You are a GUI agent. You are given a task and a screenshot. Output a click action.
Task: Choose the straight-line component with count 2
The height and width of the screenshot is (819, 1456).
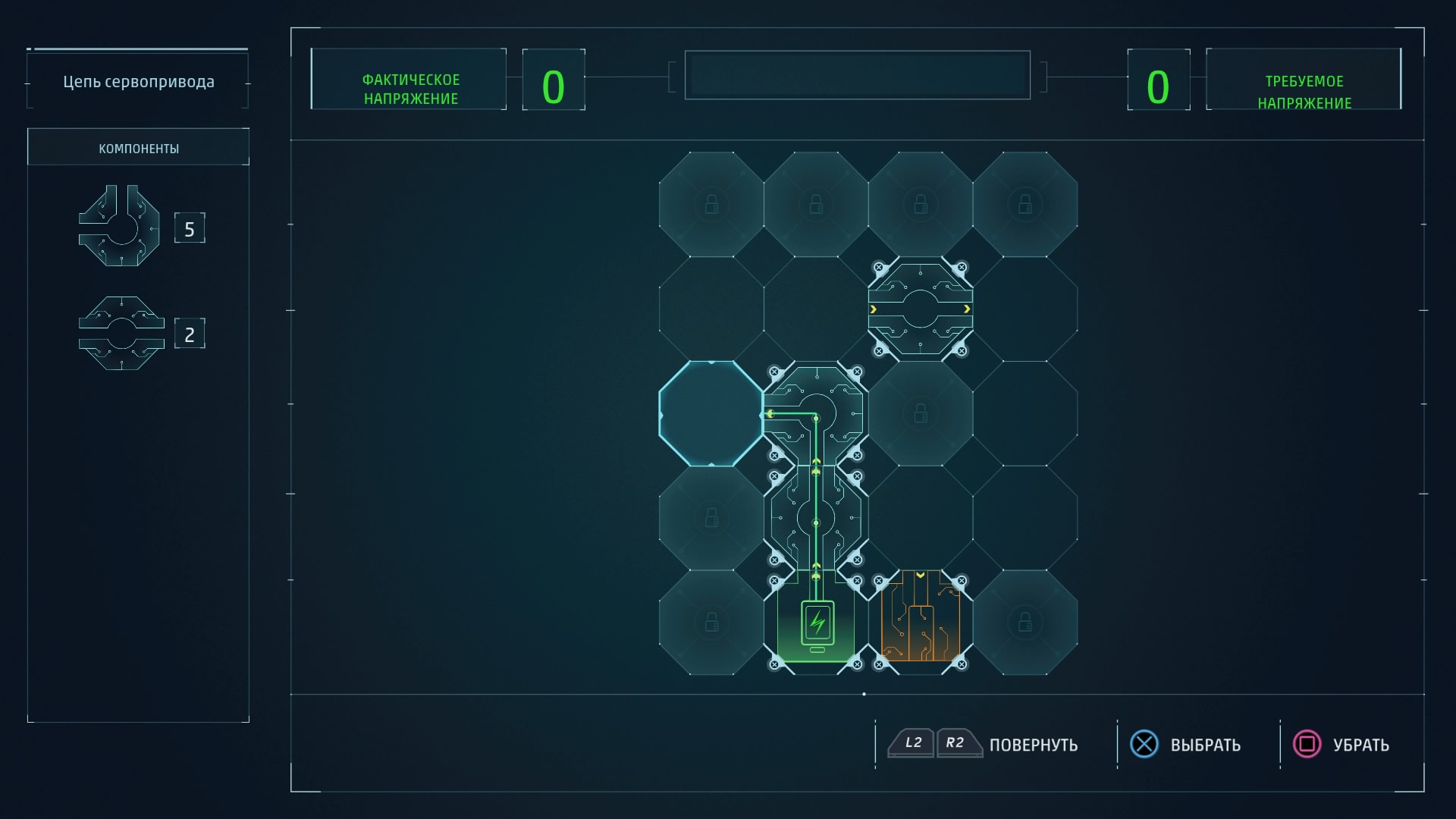[x=121, y=333]
